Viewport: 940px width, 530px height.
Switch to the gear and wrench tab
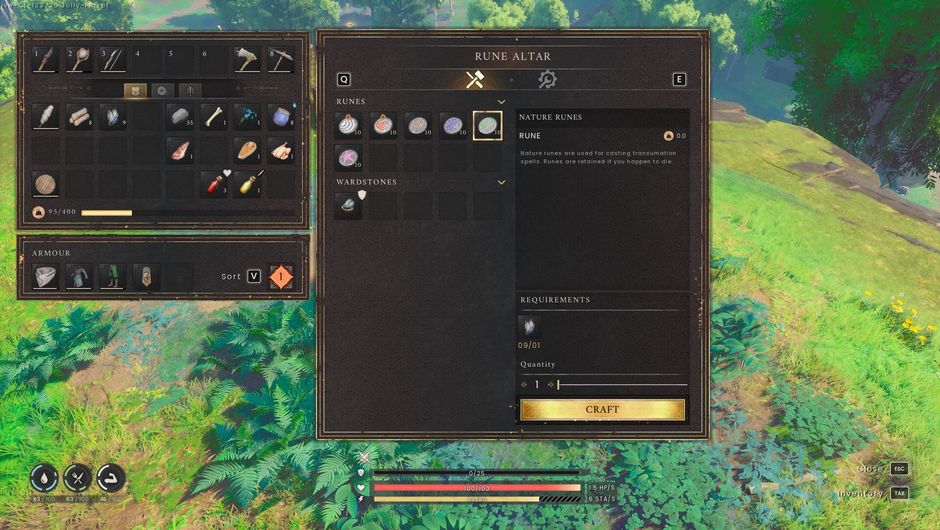(547, 80)
